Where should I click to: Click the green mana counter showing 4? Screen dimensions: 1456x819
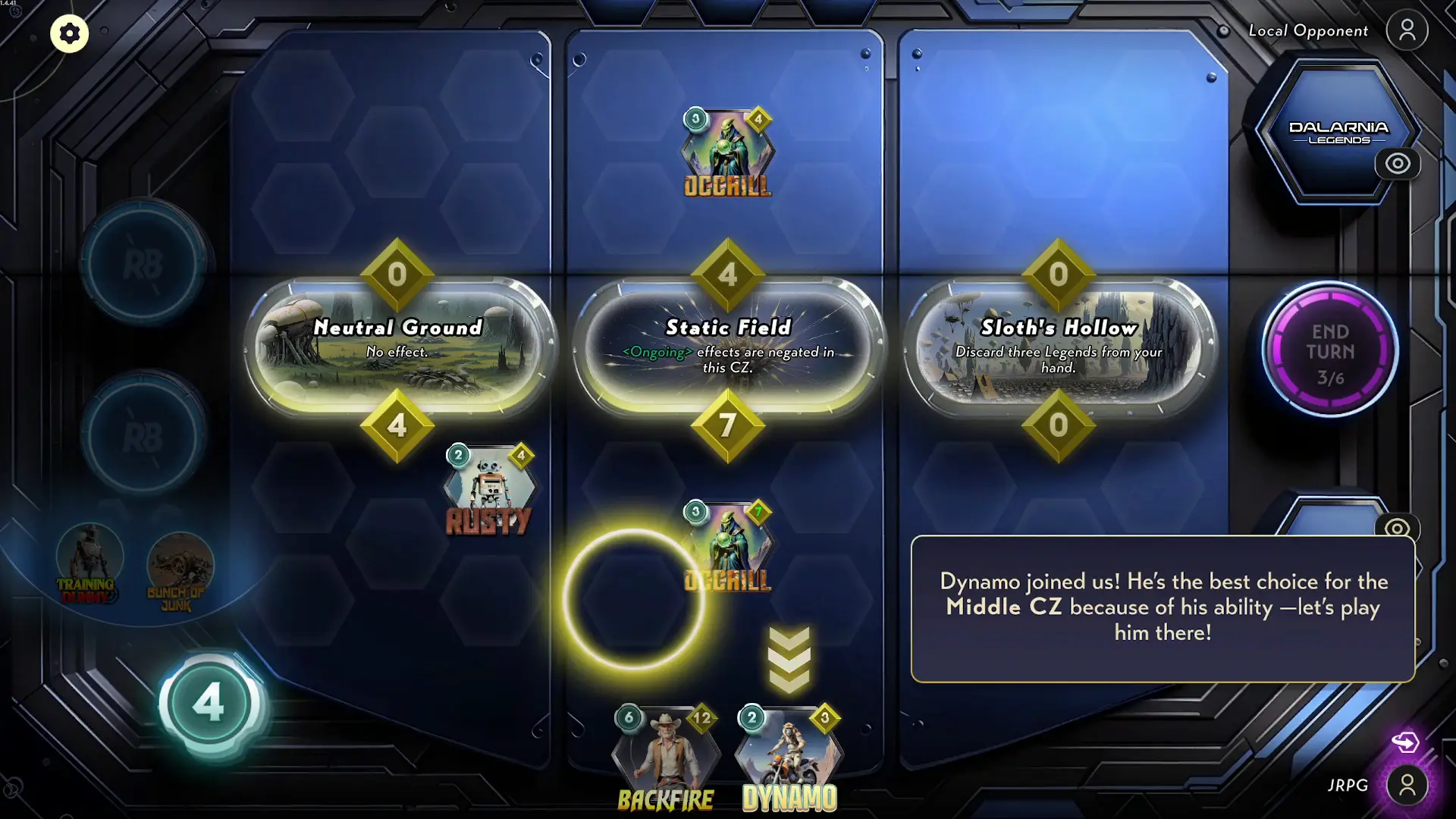tap(208, 701)
